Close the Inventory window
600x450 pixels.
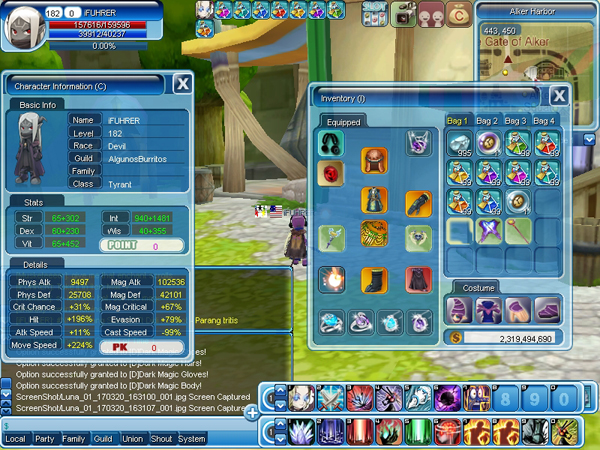point(559,96)
